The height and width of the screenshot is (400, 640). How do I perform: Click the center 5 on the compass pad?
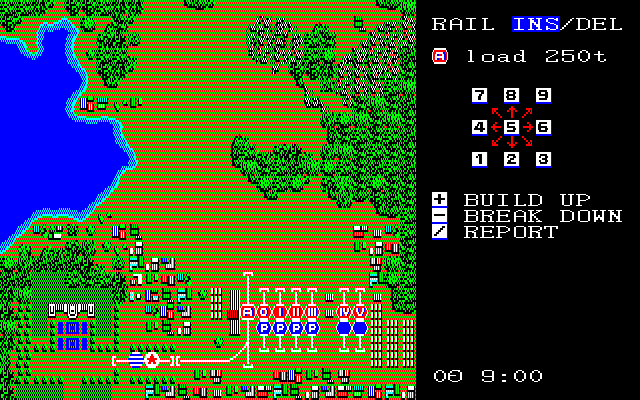(511, 128)
